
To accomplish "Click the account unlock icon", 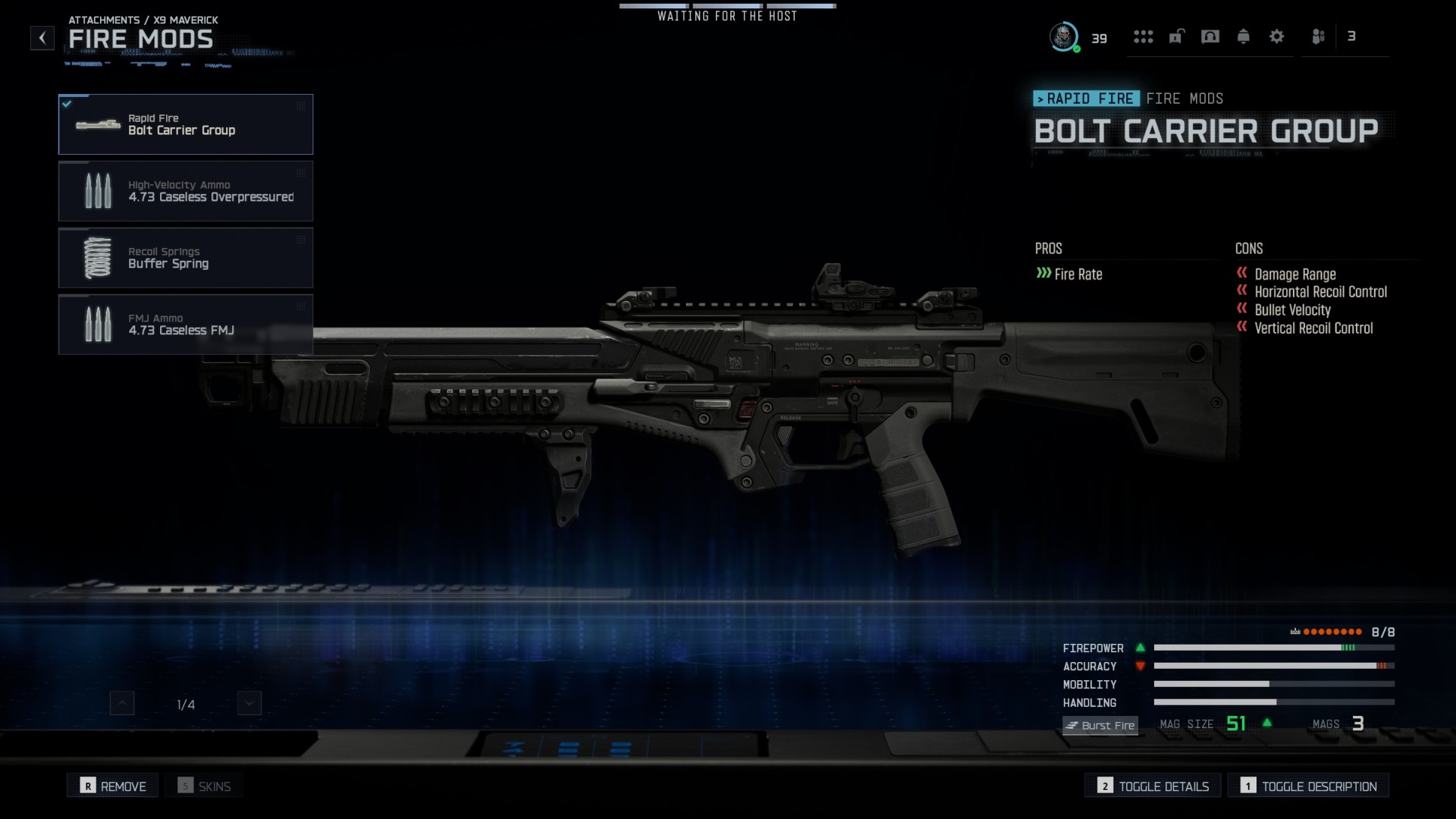I will click(x=1175, y=36).
